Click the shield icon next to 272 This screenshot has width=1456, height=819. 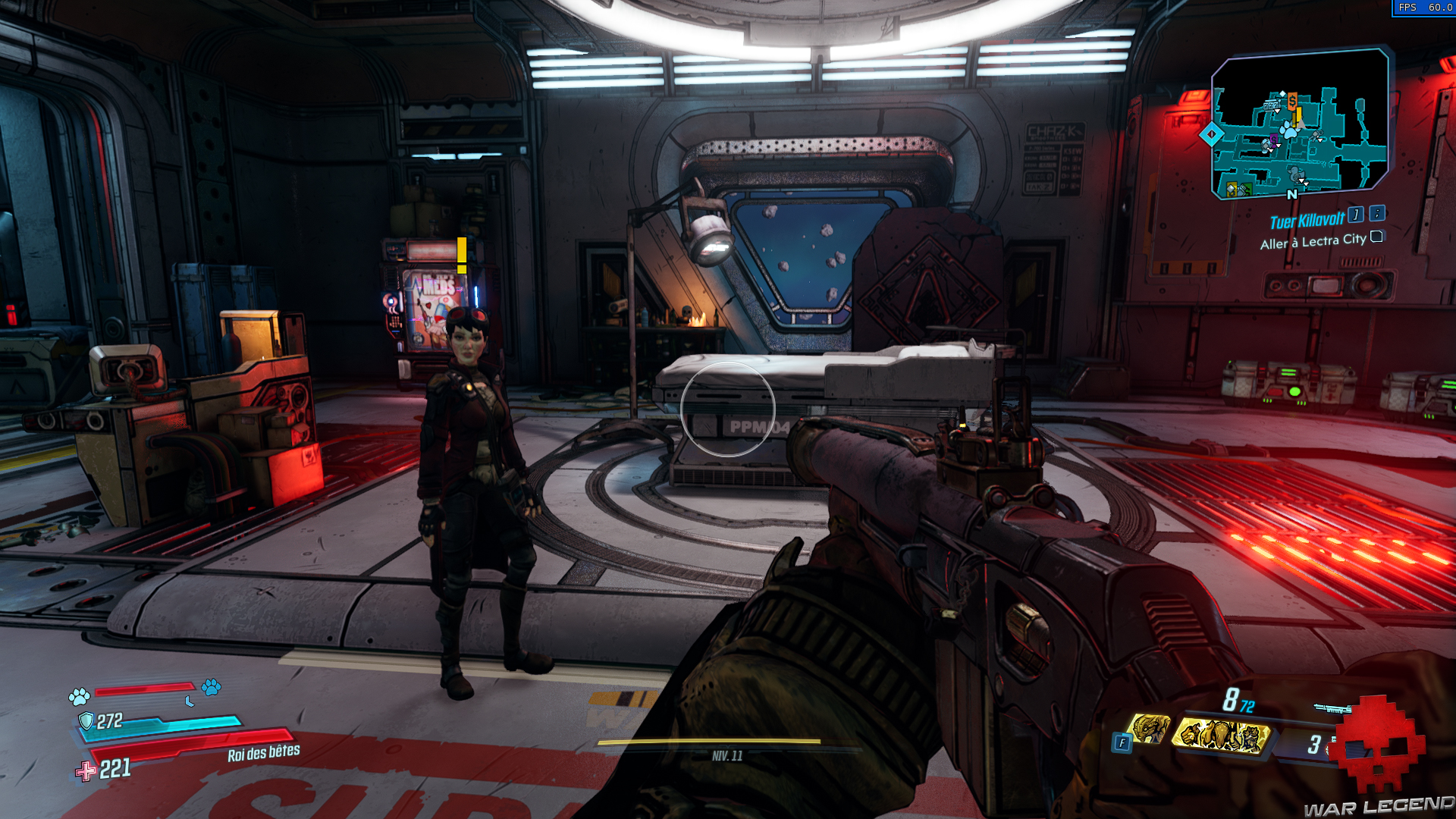point(86,721)
